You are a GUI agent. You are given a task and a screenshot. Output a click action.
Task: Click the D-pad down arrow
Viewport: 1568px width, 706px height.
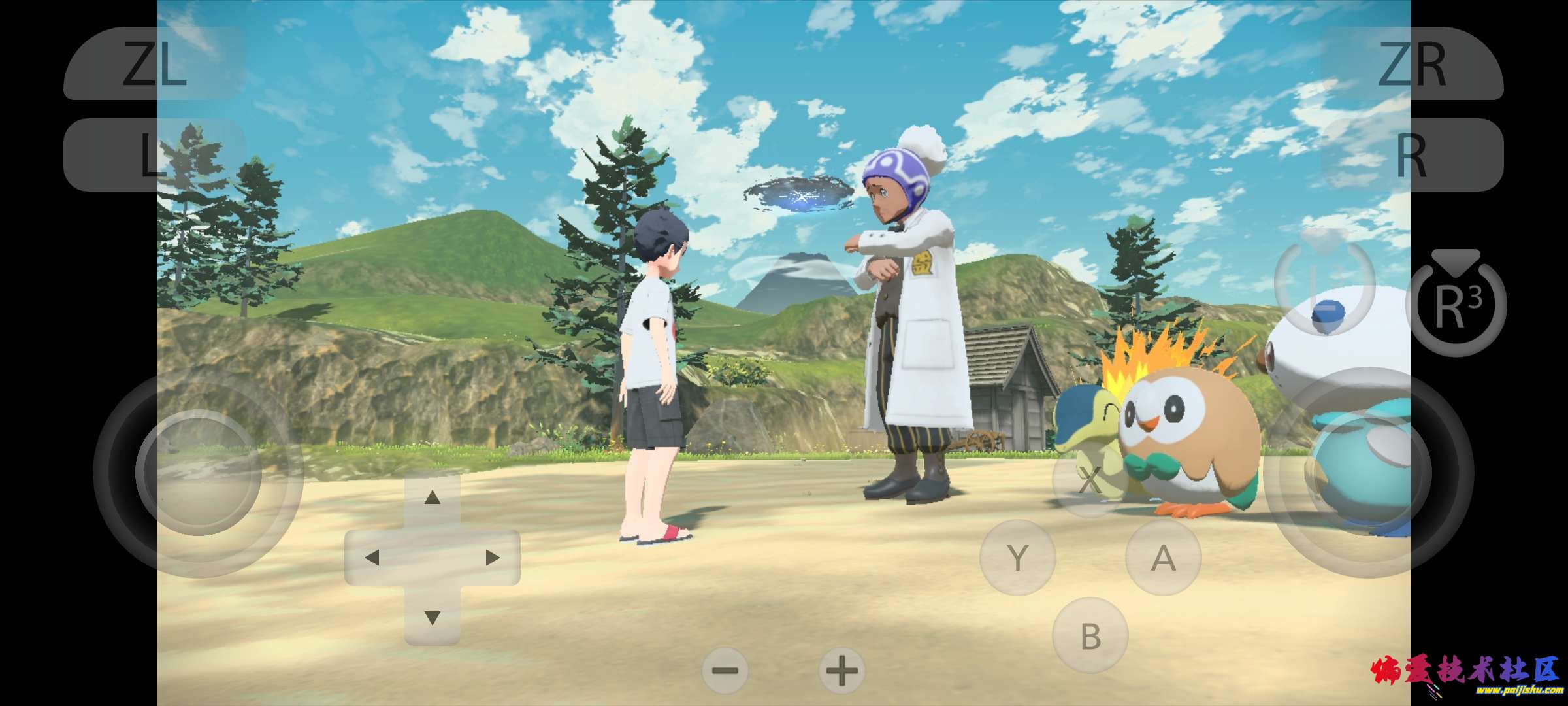pyautogui.click(x=432, y=616)
